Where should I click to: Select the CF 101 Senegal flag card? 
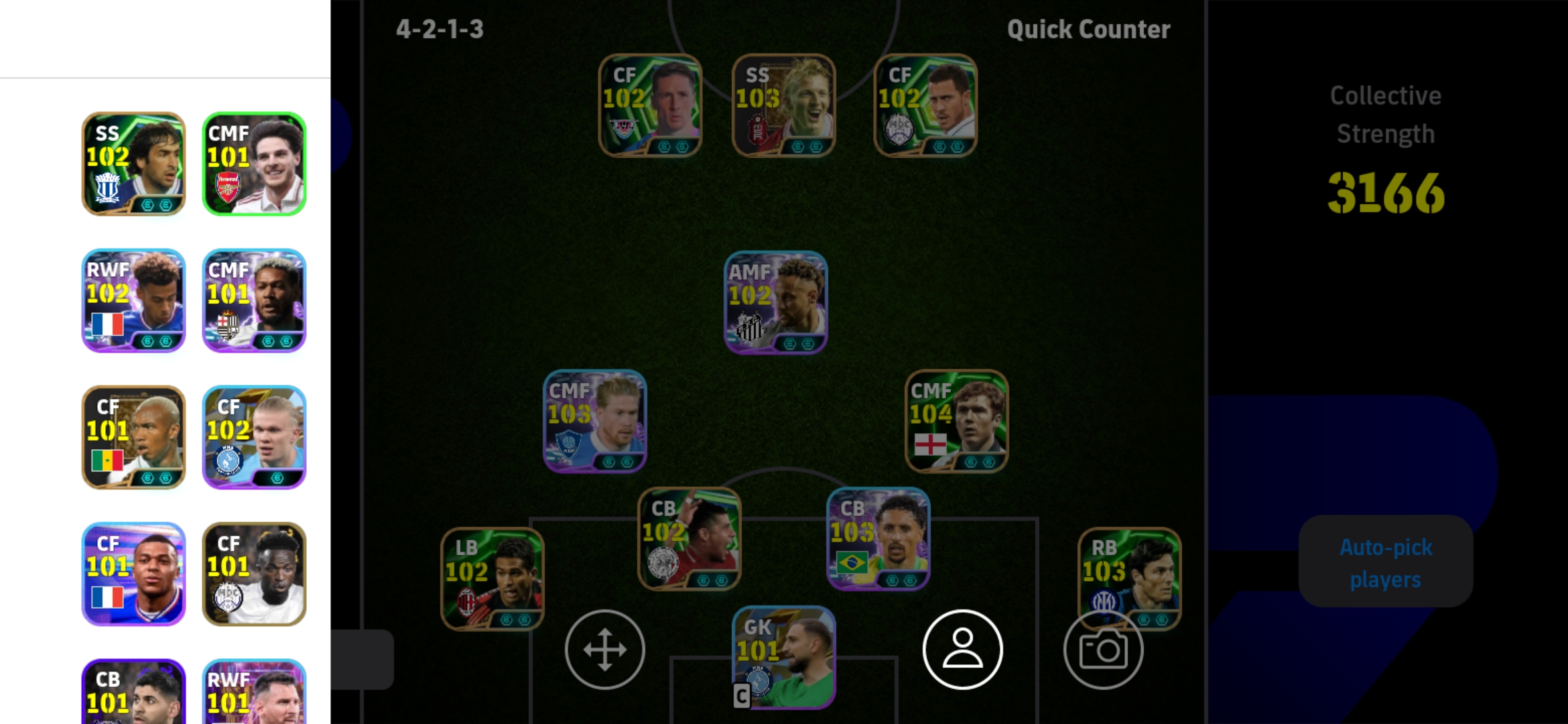(133, 437)
